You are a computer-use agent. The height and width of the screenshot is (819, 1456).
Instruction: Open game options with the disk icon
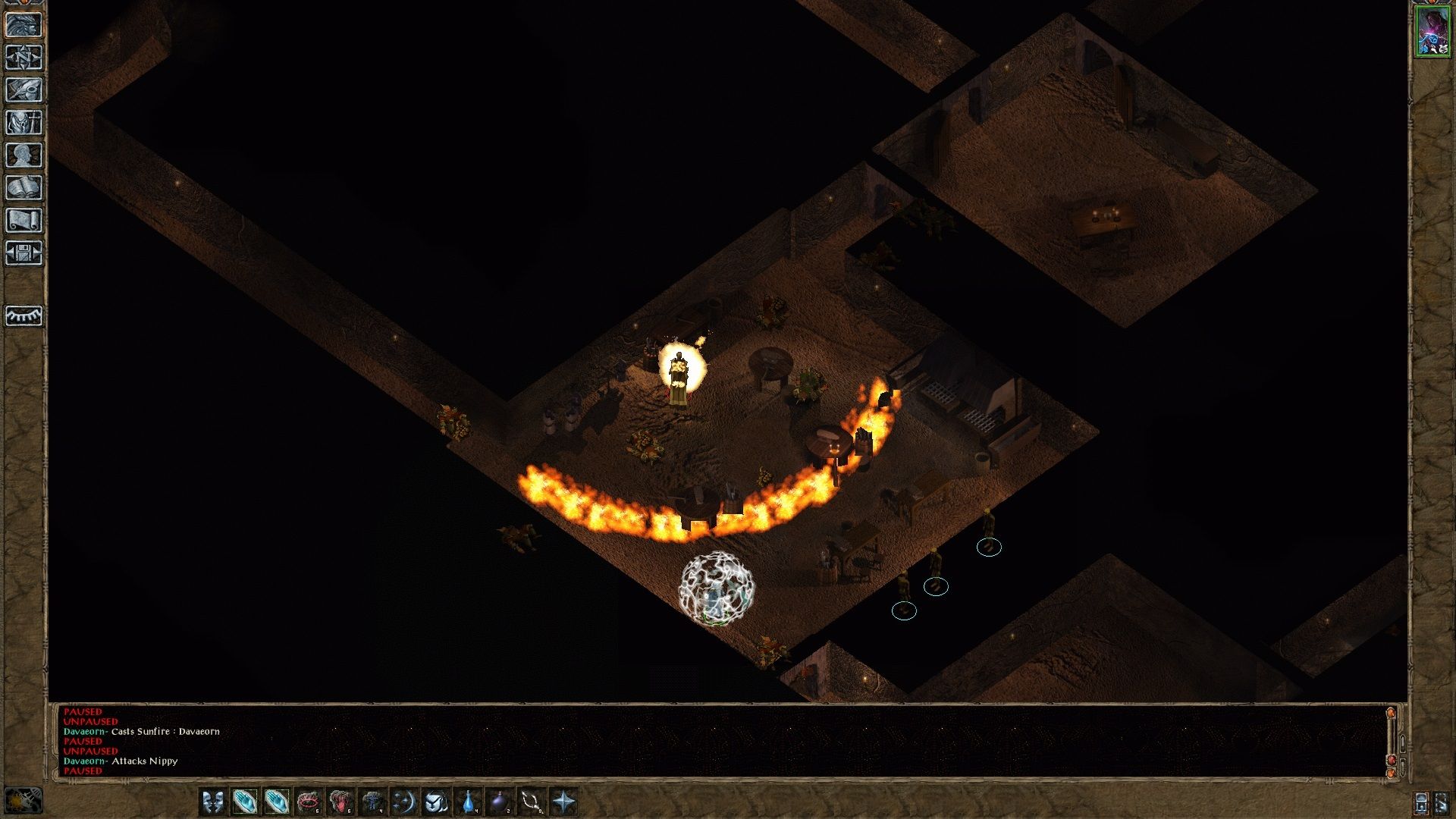click(x=25, y=254)
